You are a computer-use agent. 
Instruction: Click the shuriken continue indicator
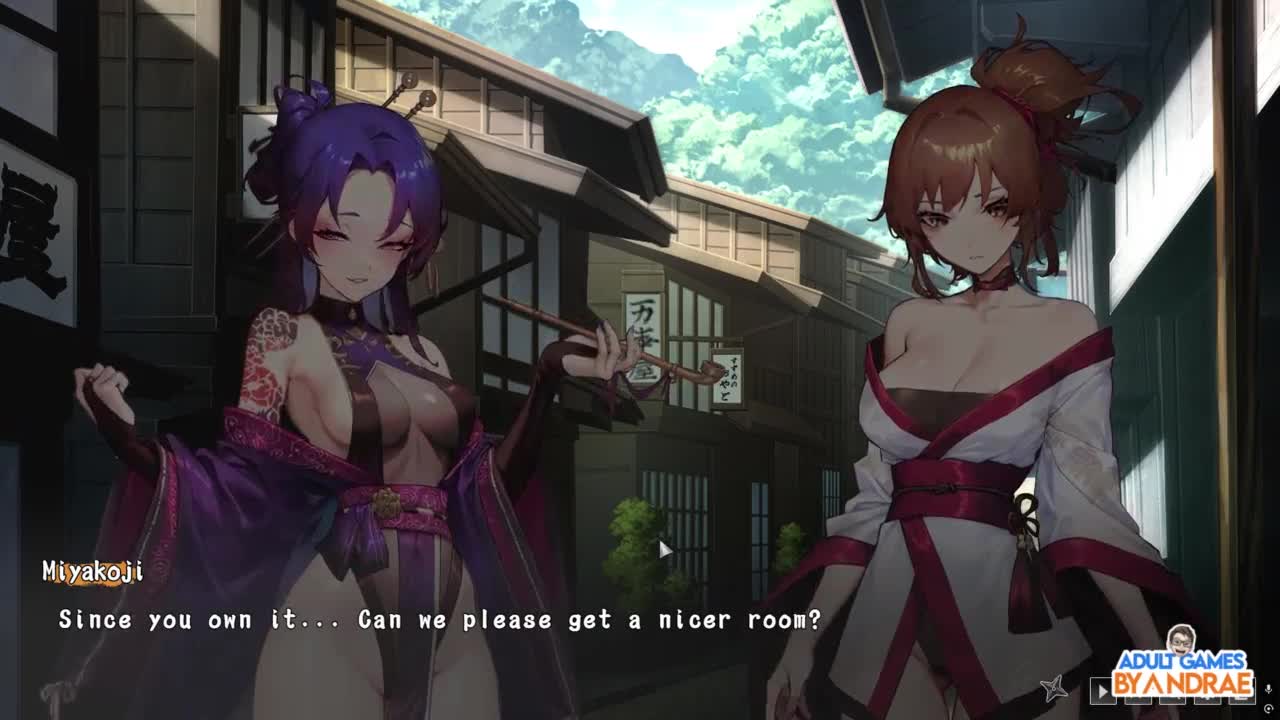[x=1053, y=688]
